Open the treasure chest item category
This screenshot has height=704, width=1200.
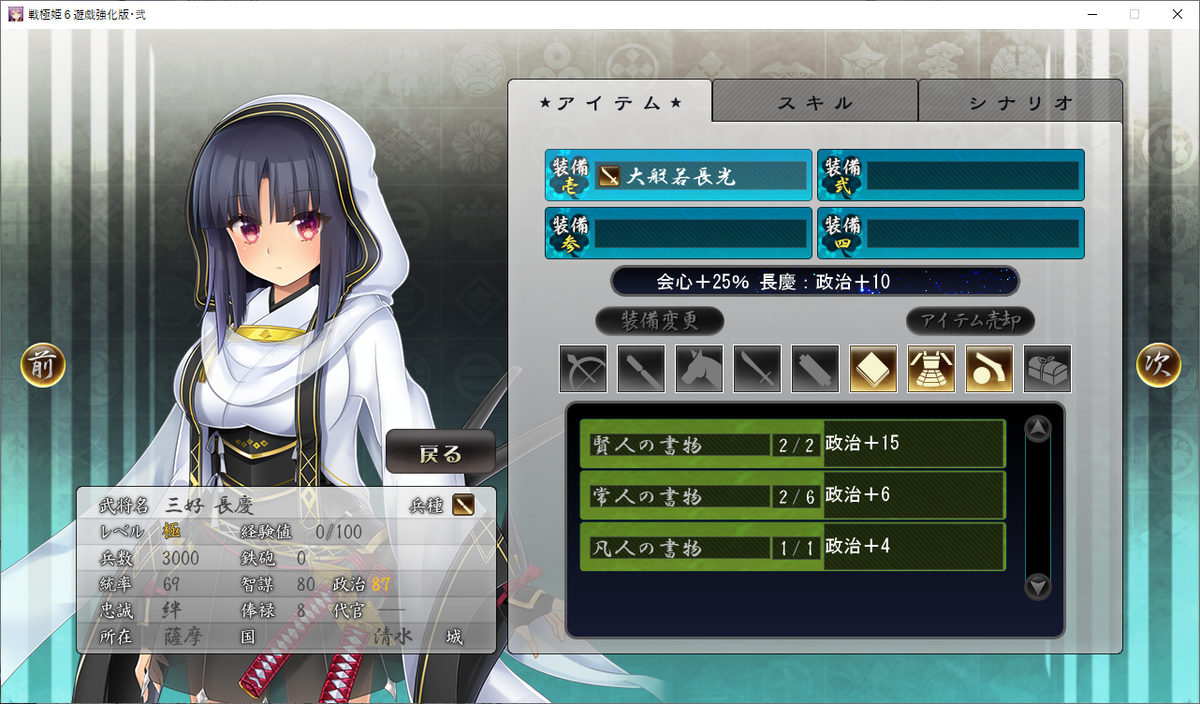(x=1047, y=369)
